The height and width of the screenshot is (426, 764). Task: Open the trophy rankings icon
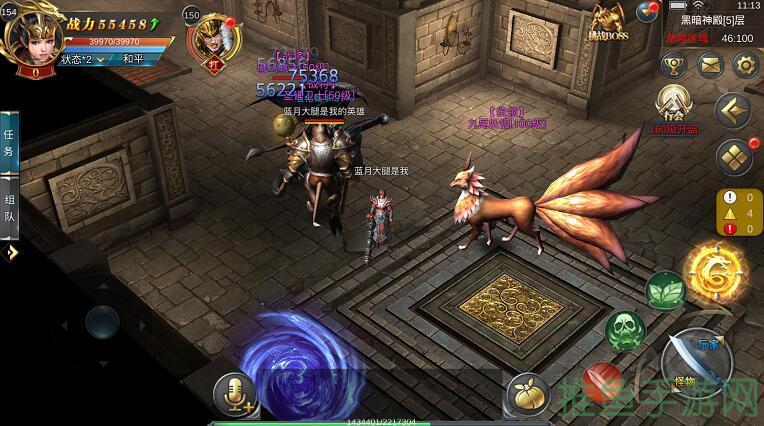point(675,66)
